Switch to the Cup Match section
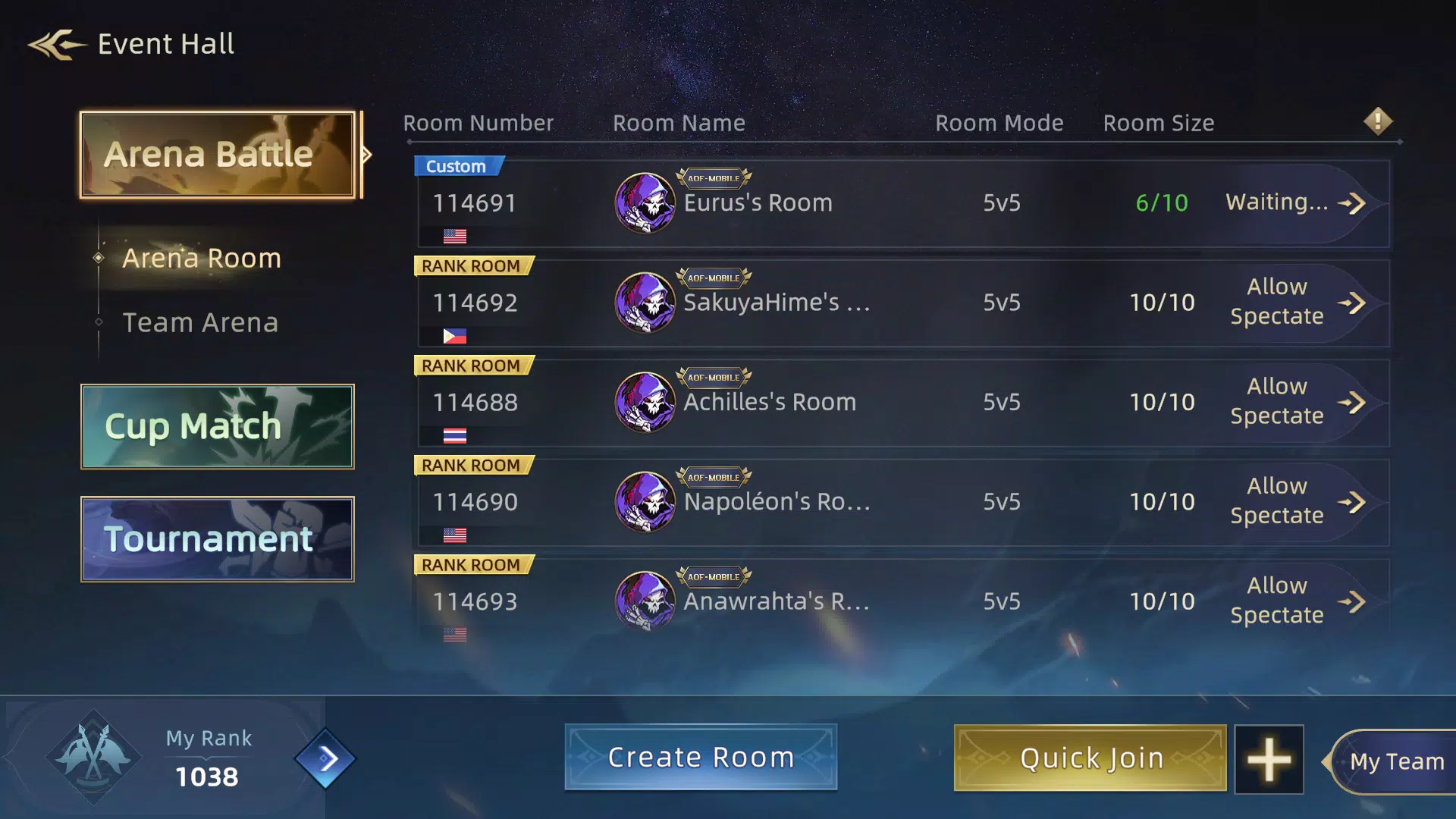1456x819 pixels. point(218,426)
